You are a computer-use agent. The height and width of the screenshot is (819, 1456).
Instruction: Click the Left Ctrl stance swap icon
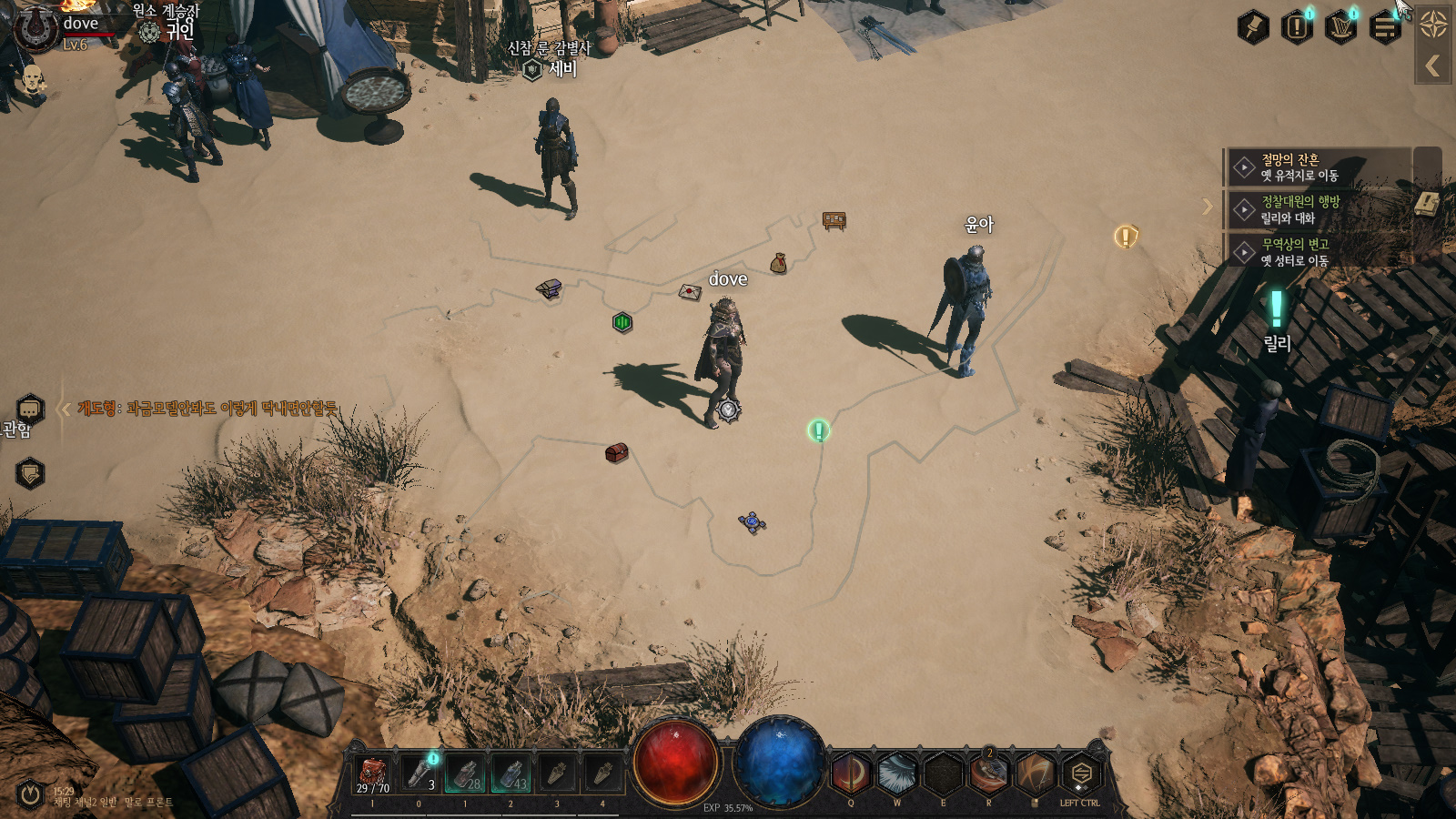pos(1080,774)
